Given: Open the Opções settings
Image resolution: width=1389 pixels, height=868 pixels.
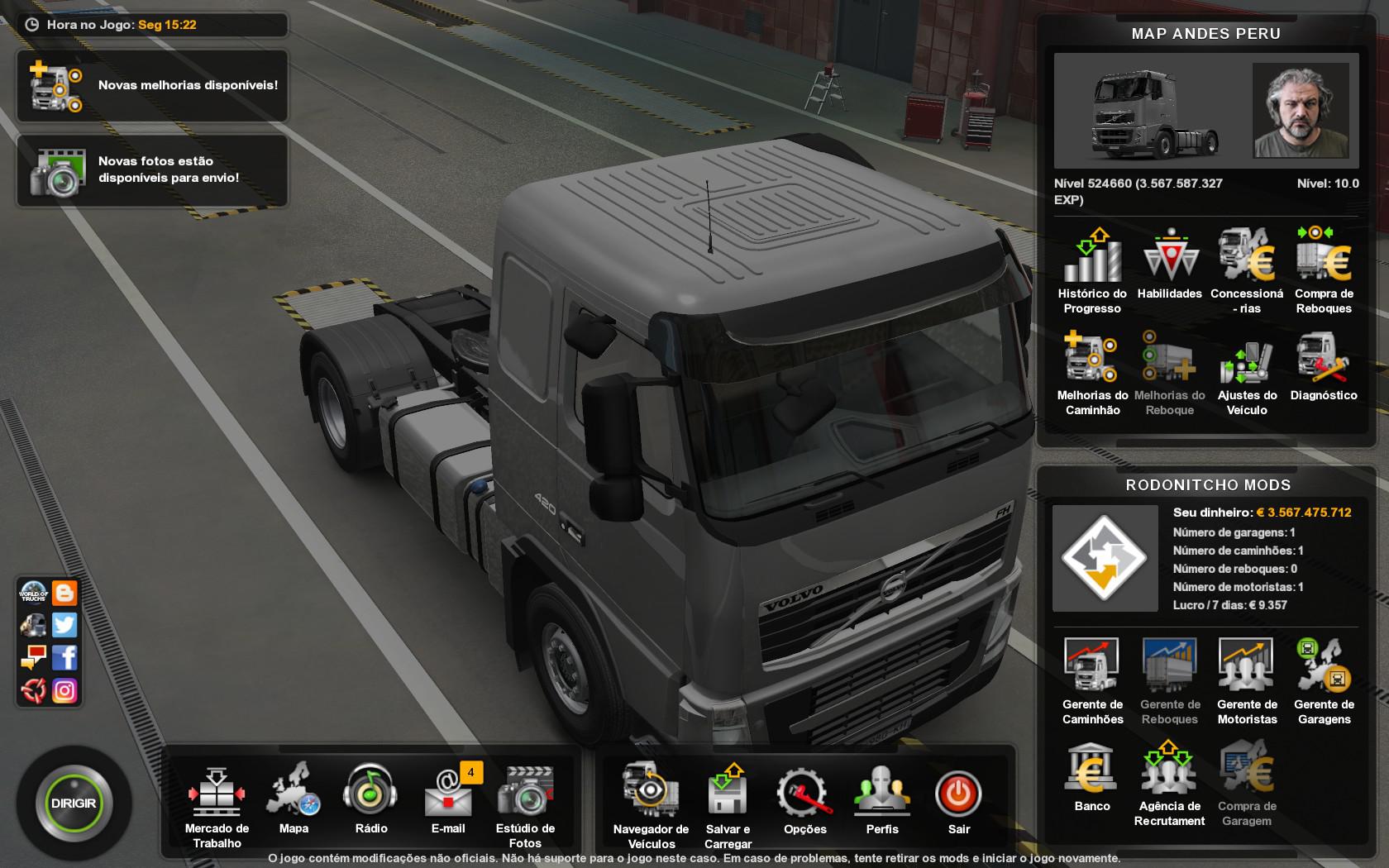Looking at the screenshot, I should tap(804, 798).
